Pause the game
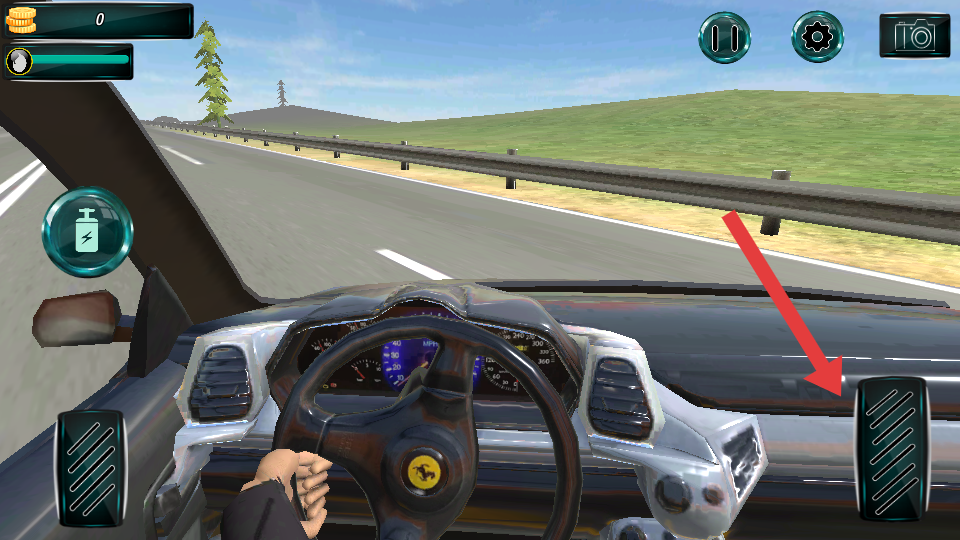This screenshot has width=960, height=540. (x=725, y=38)
